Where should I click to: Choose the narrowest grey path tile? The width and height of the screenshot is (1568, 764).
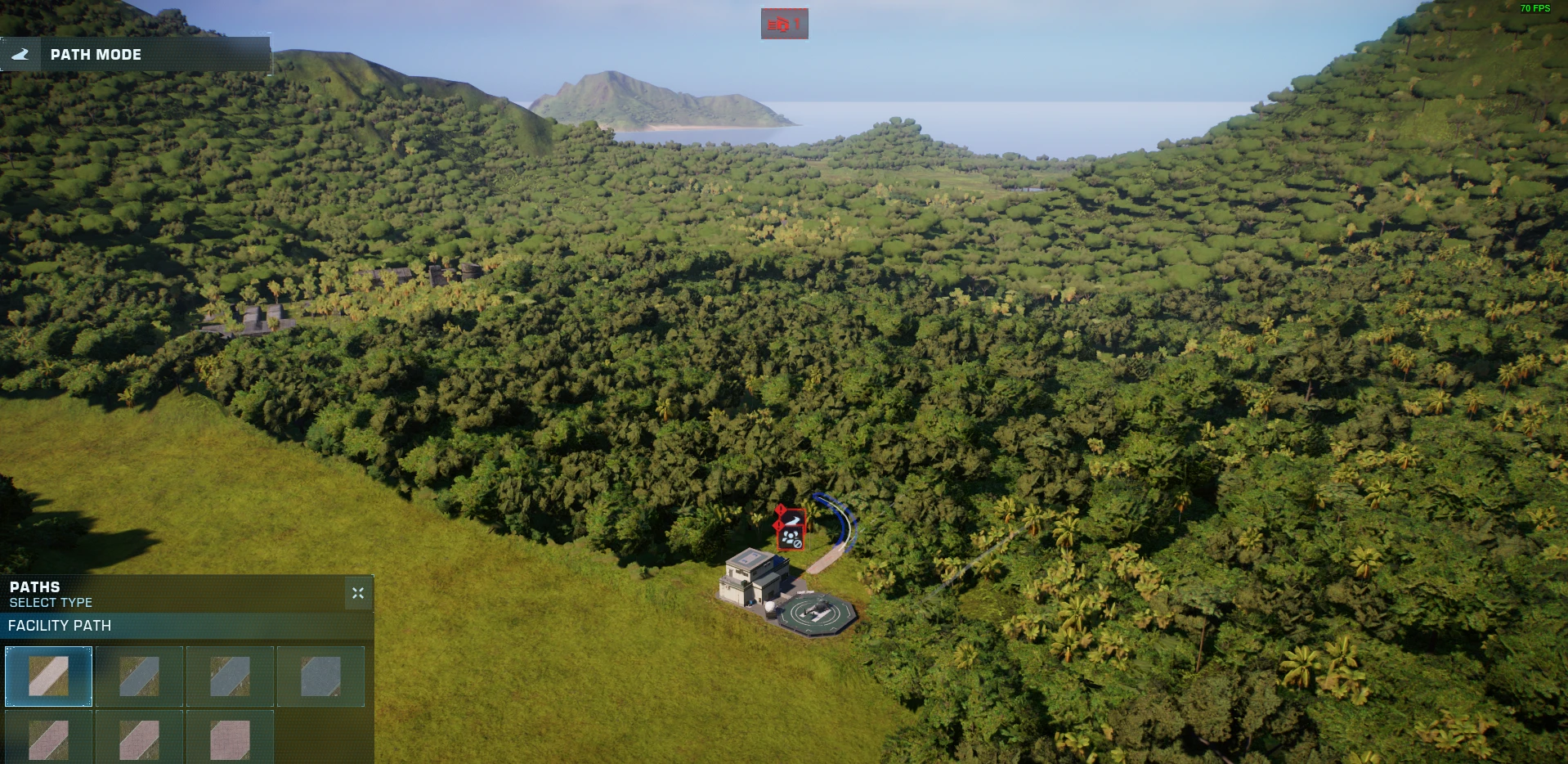[x=140, y=676]
